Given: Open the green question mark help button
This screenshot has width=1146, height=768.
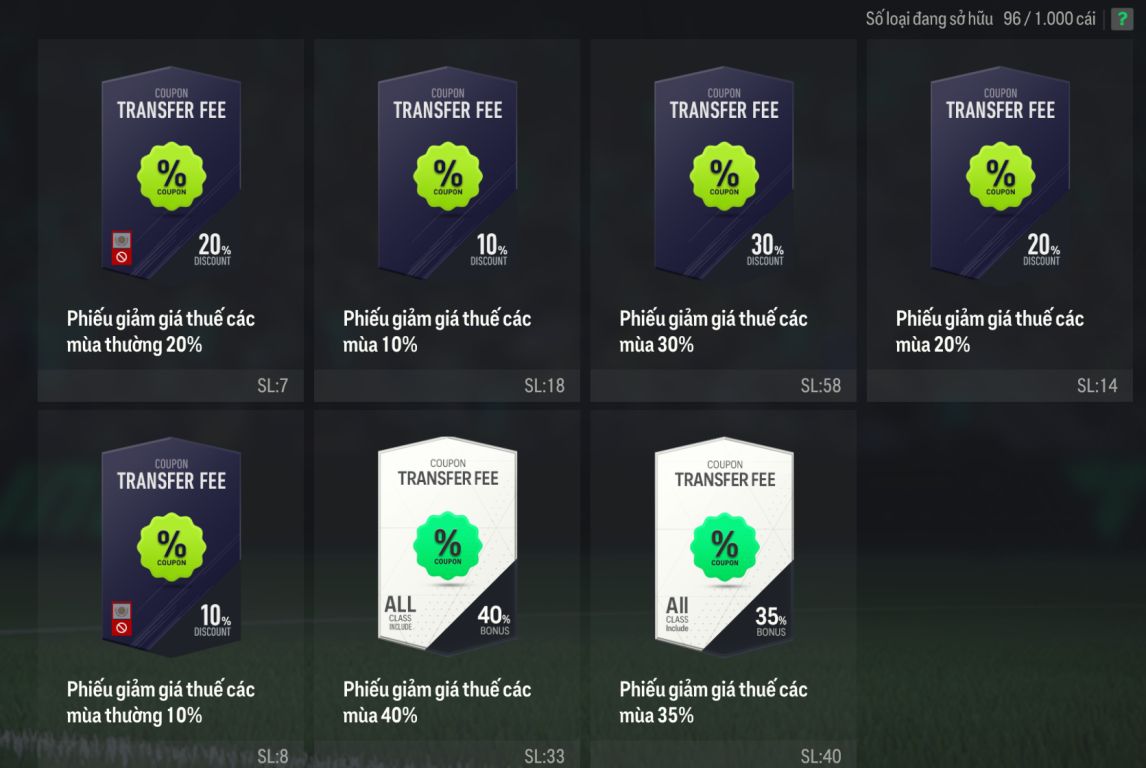Looking at the screenshot, I should (1122, 19).
